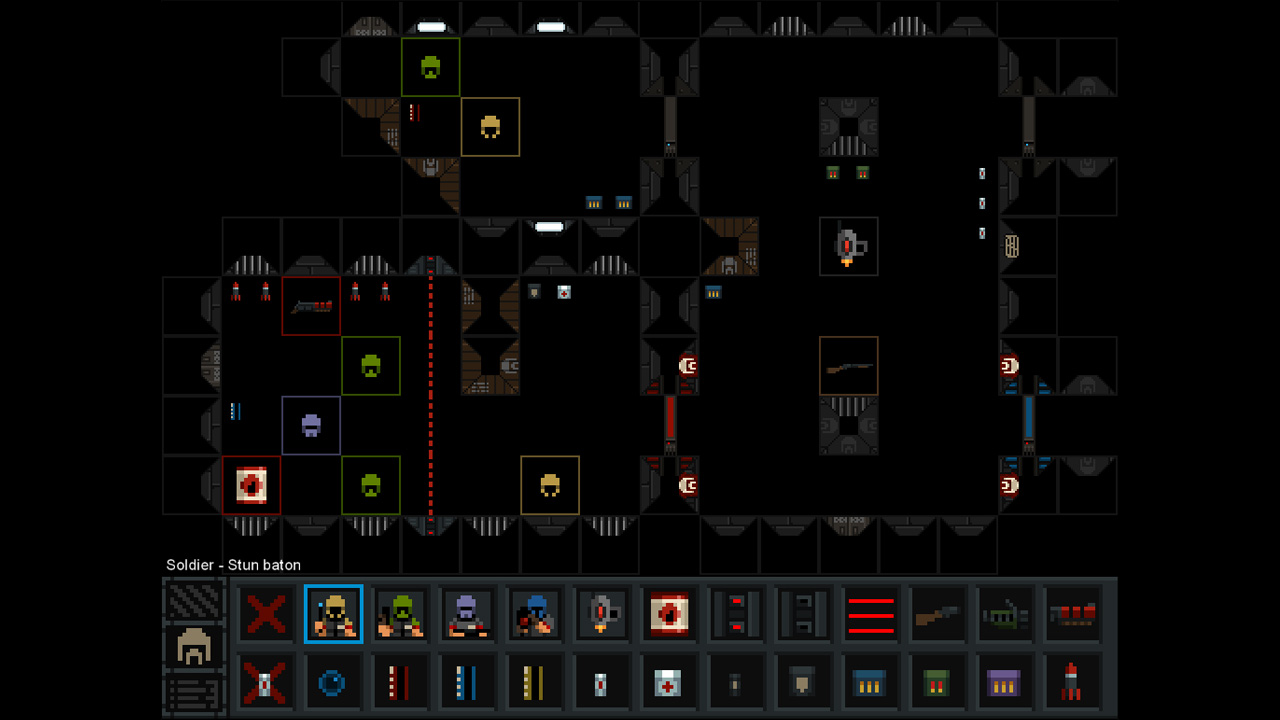Select the purple ammo box icon
Screen dimensions: 1280x720
(x=1003, y=682)
